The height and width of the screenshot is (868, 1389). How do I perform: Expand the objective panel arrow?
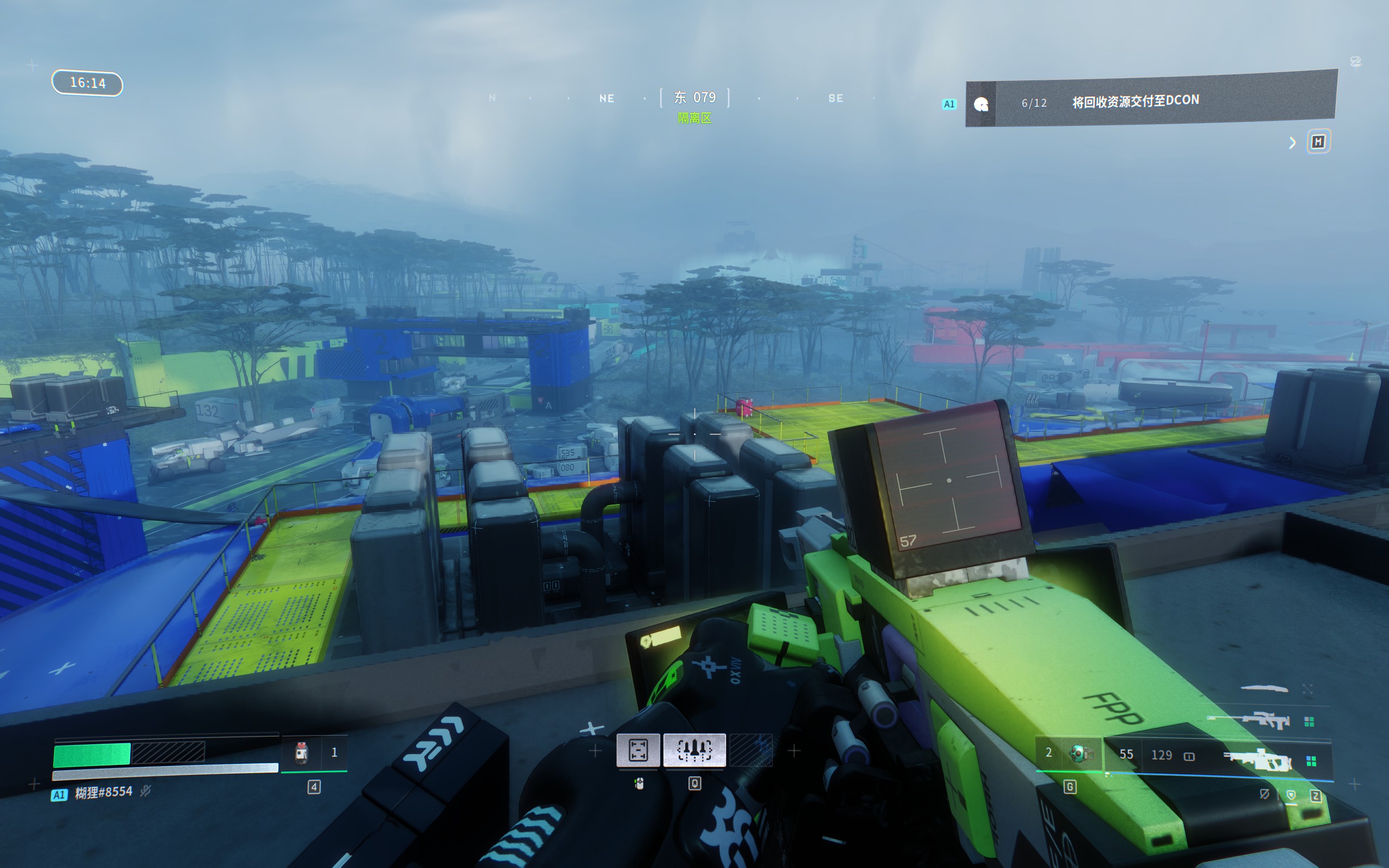click(x=1292, y=142)
